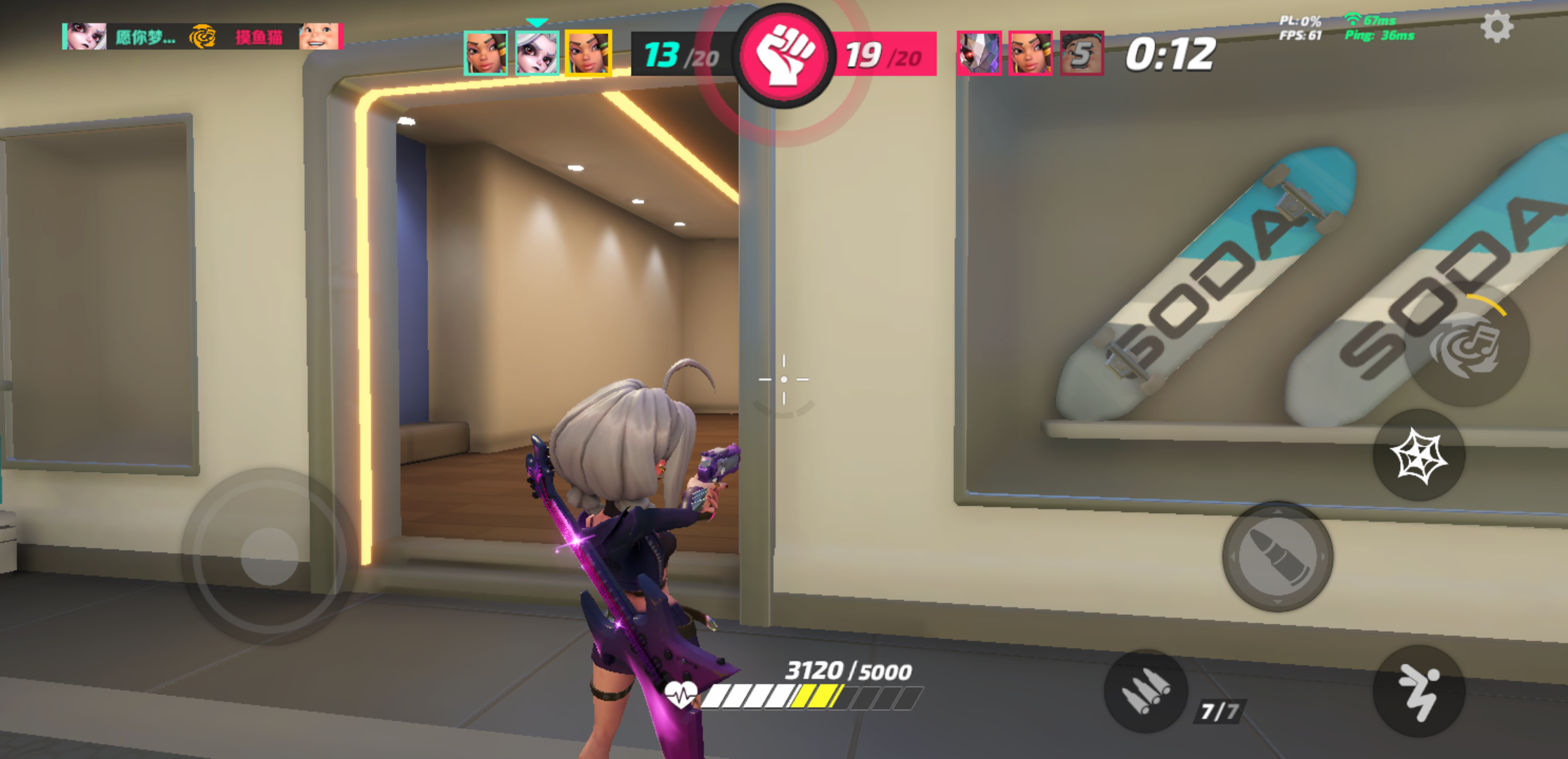Select the teal-bordered teammate avatar
The height and width of the screenshot is (759, 1568).
pos(485,53)
